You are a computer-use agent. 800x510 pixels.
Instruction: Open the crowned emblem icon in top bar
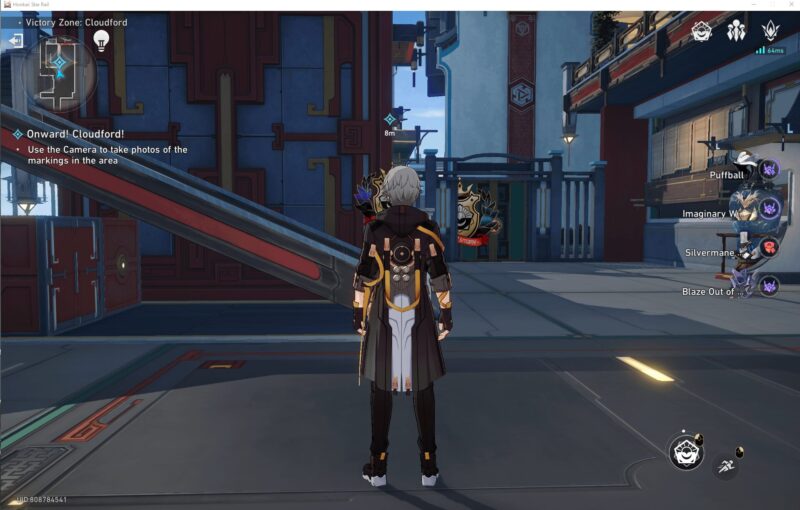pos(770,31)
